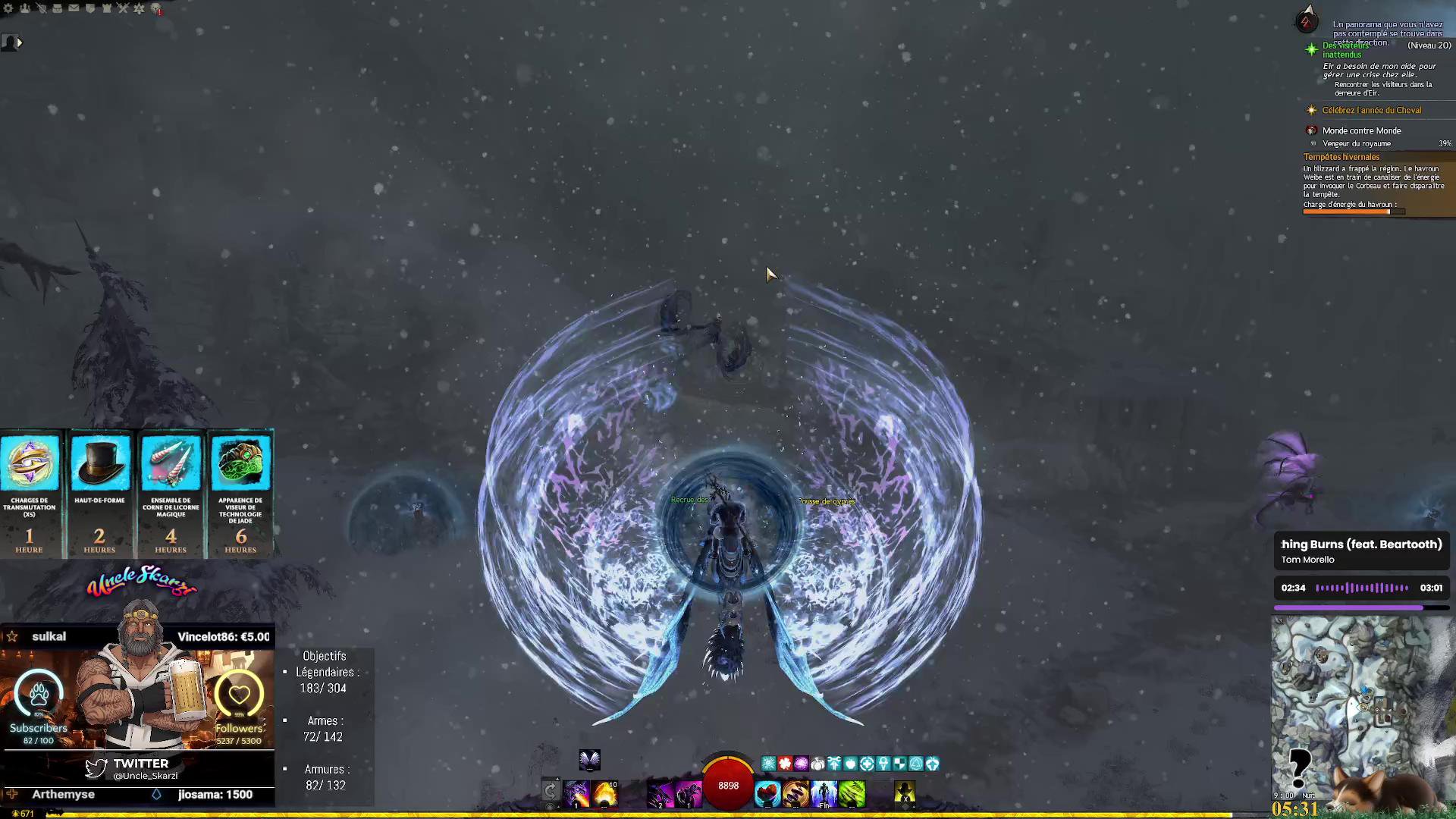Activate the purple dragon weapon skill
The height and width of the screenshot is (819, 1456).
576,793
